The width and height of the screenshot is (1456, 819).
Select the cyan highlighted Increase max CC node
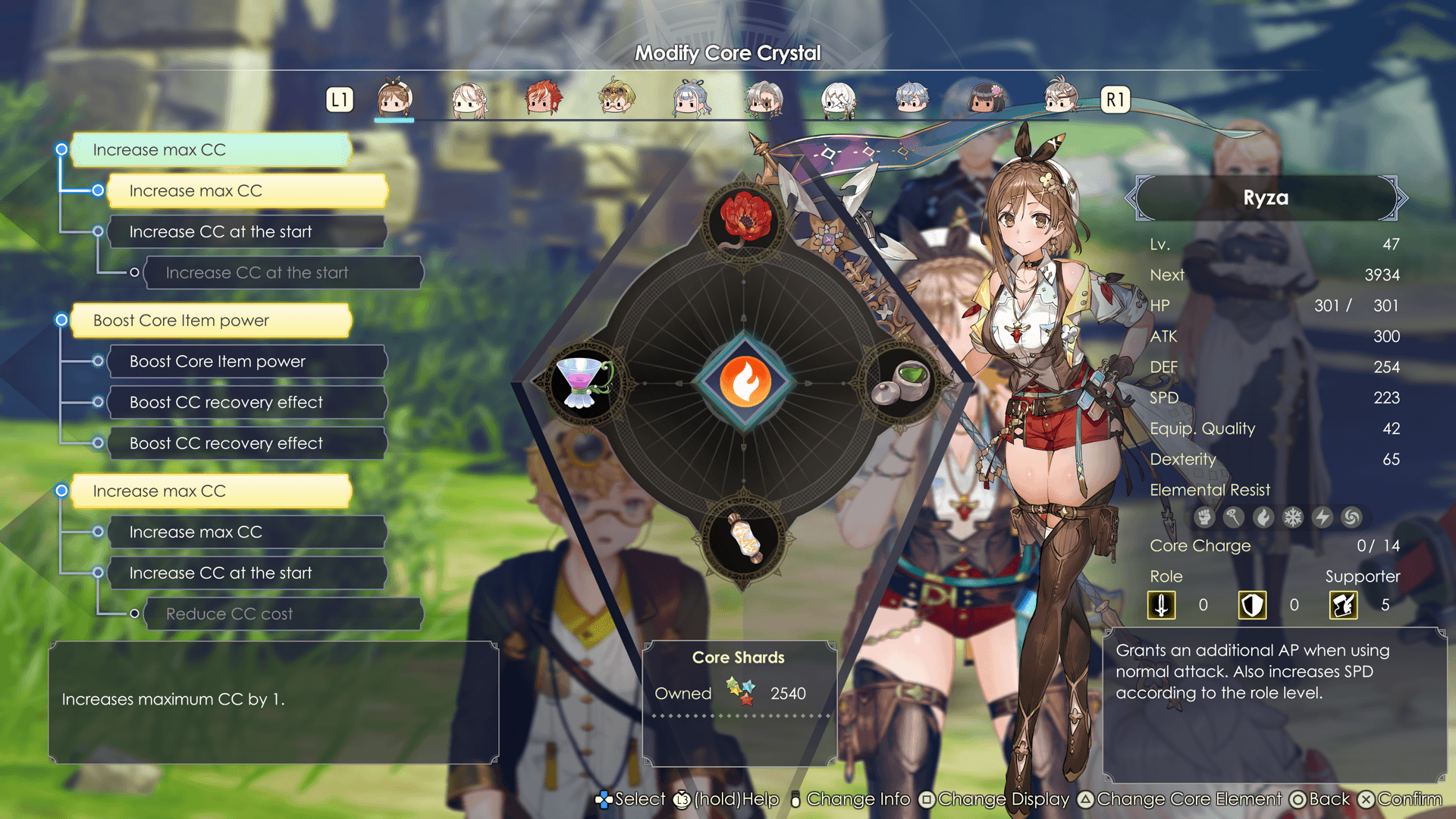click(211, 150)
